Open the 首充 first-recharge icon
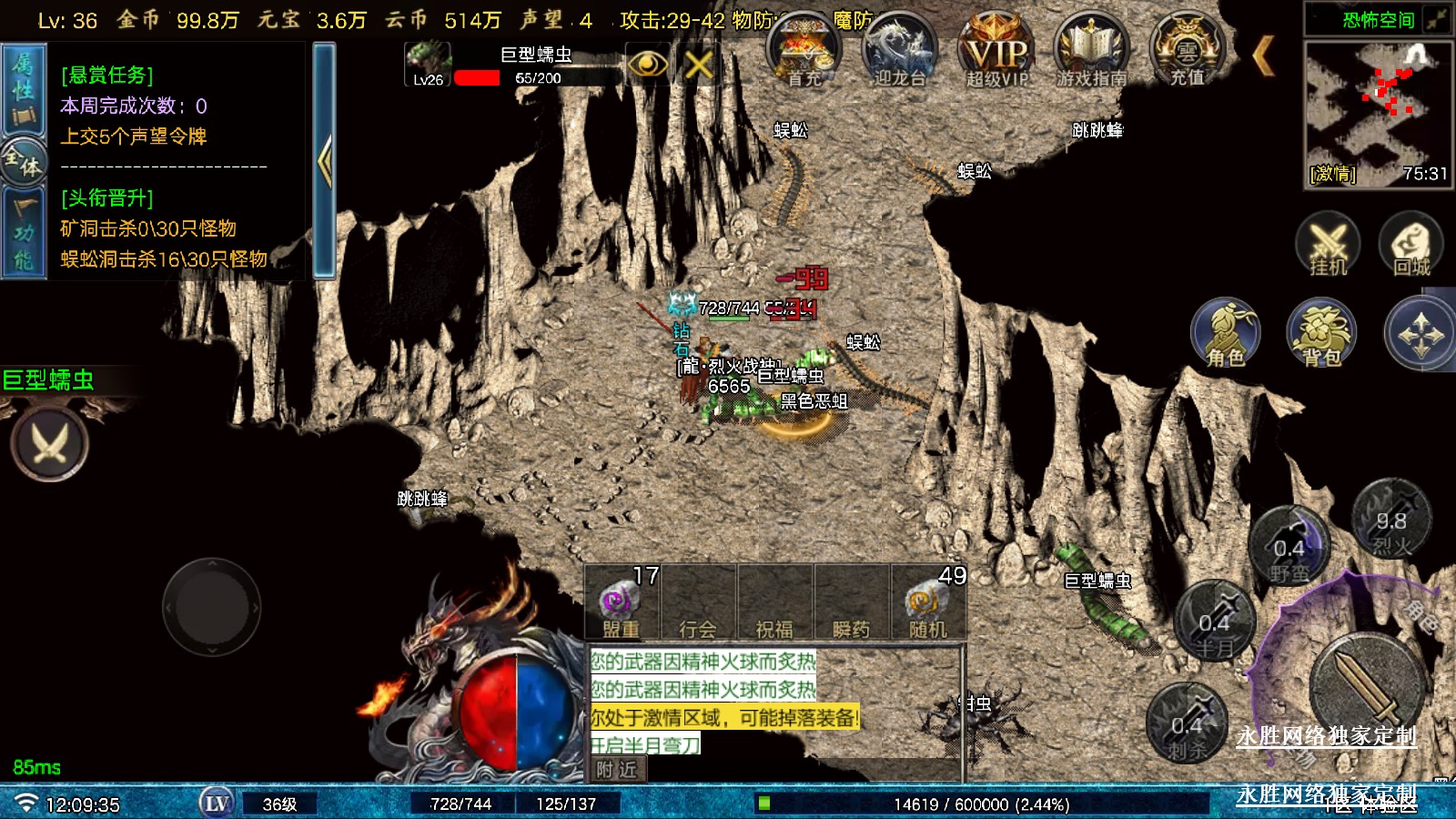 point(804,53)
